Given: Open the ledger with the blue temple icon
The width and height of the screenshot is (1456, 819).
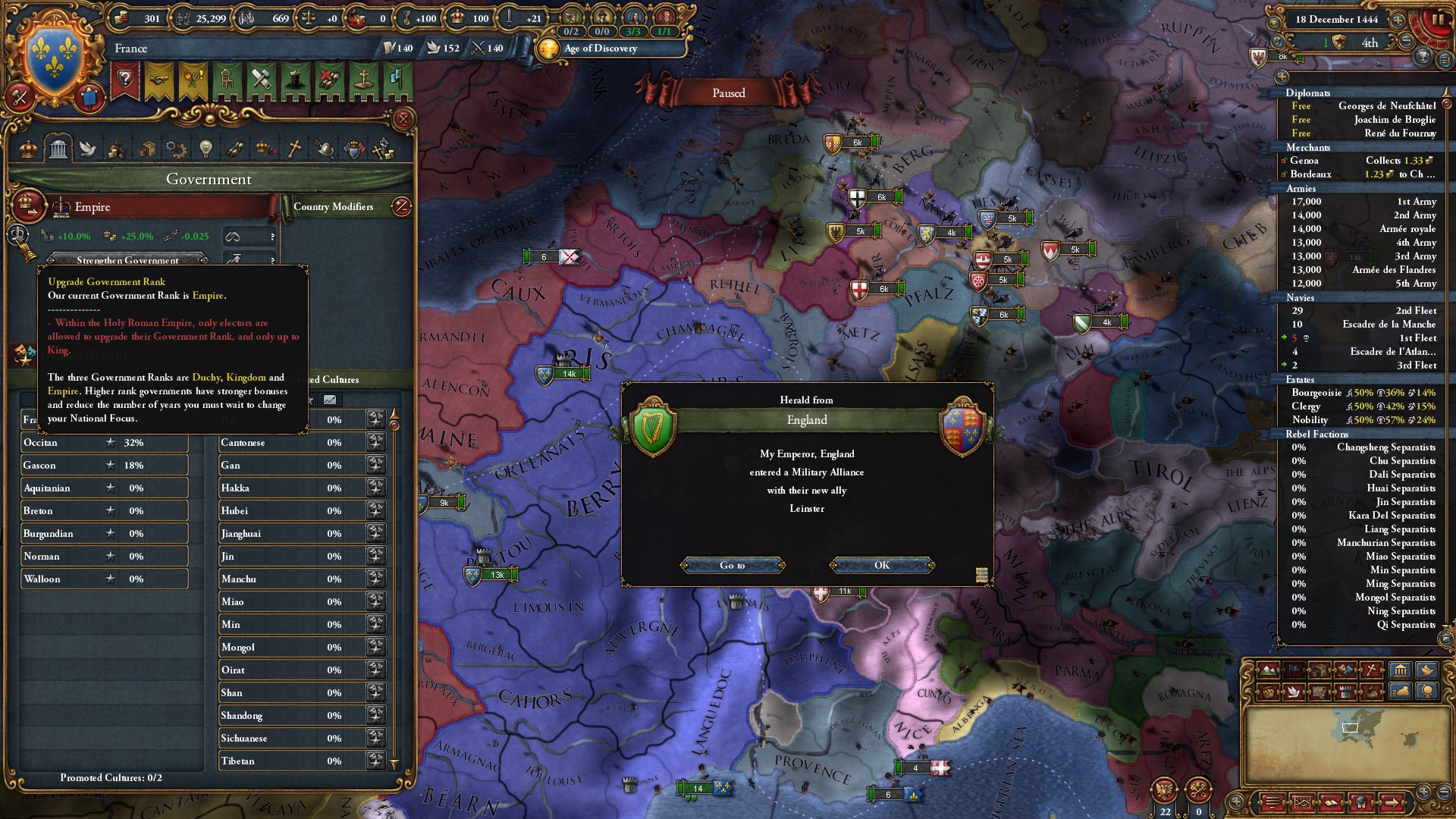Looking at the screenshot, I should 1401,670.
